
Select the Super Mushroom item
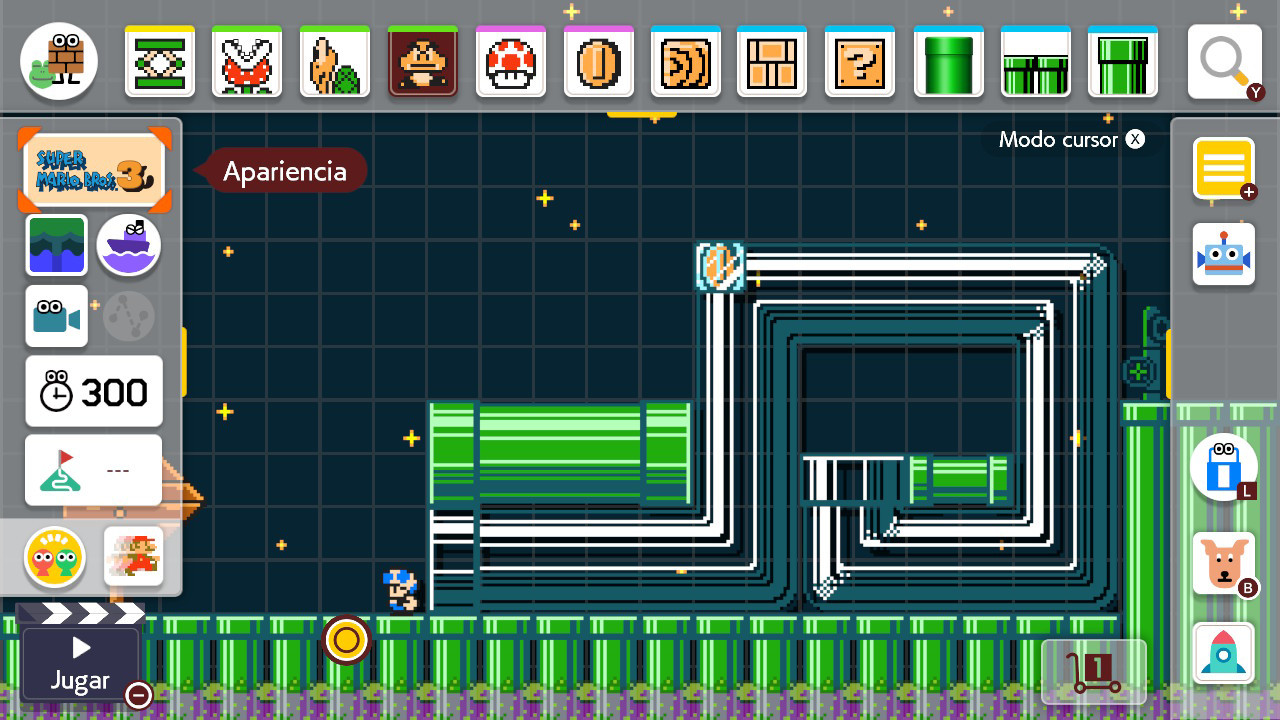click(511, 61)
